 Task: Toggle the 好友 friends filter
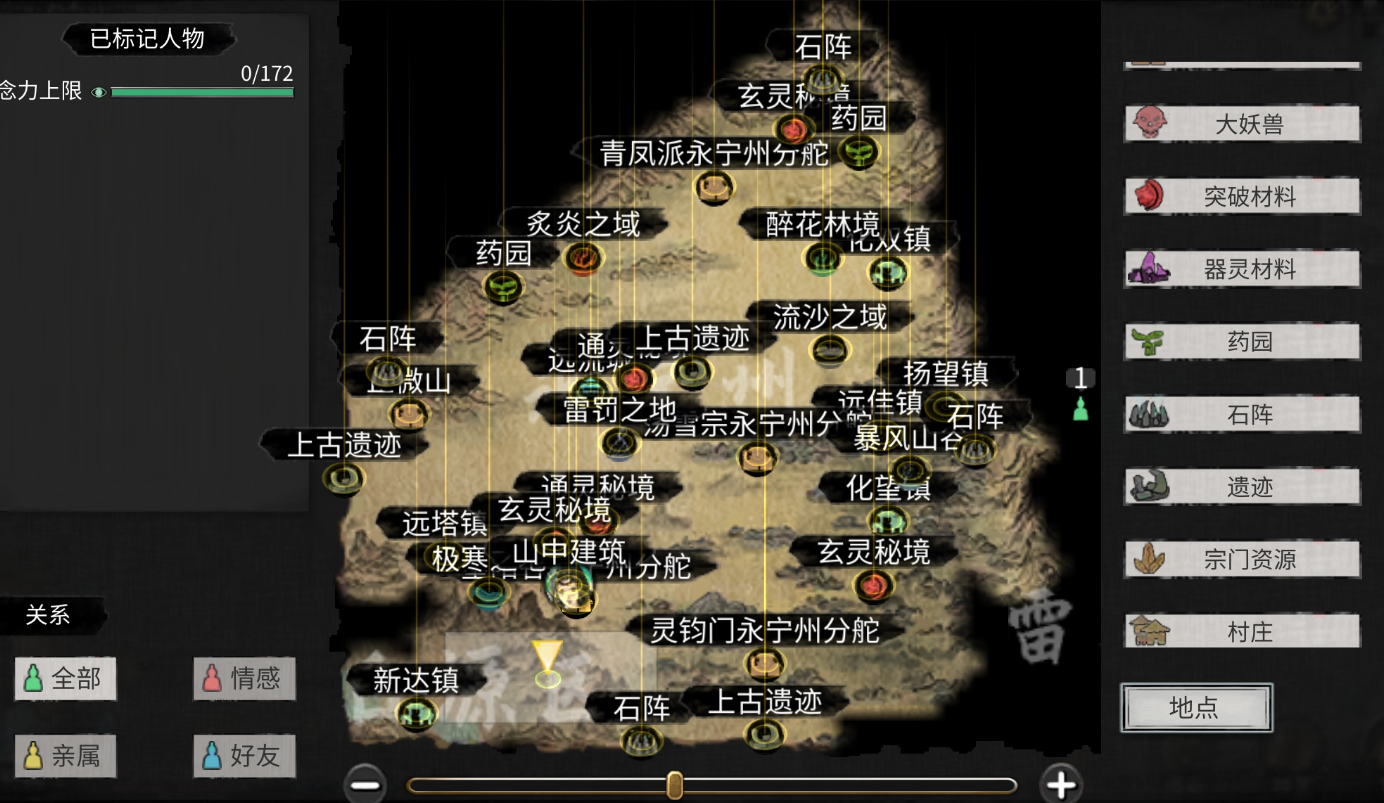[x=243, y=757]
